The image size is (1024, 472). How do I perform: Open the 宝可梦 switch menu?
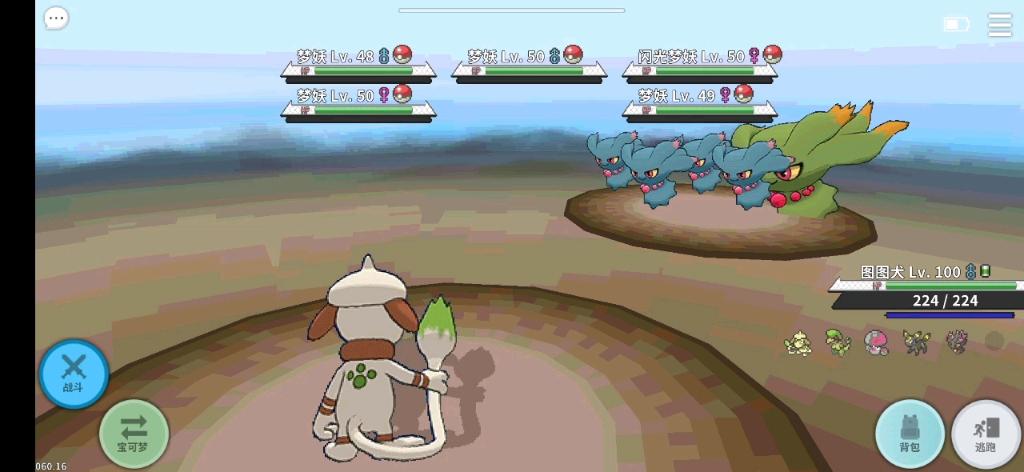(x=134, y=433)
